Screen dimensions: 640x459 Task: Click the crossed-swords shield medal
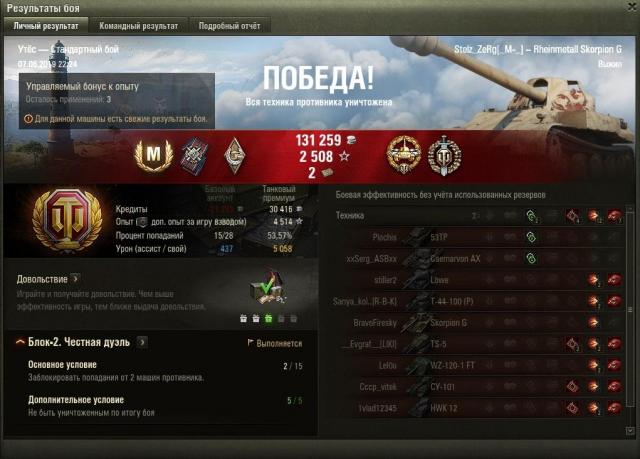(x=443, y=155)
